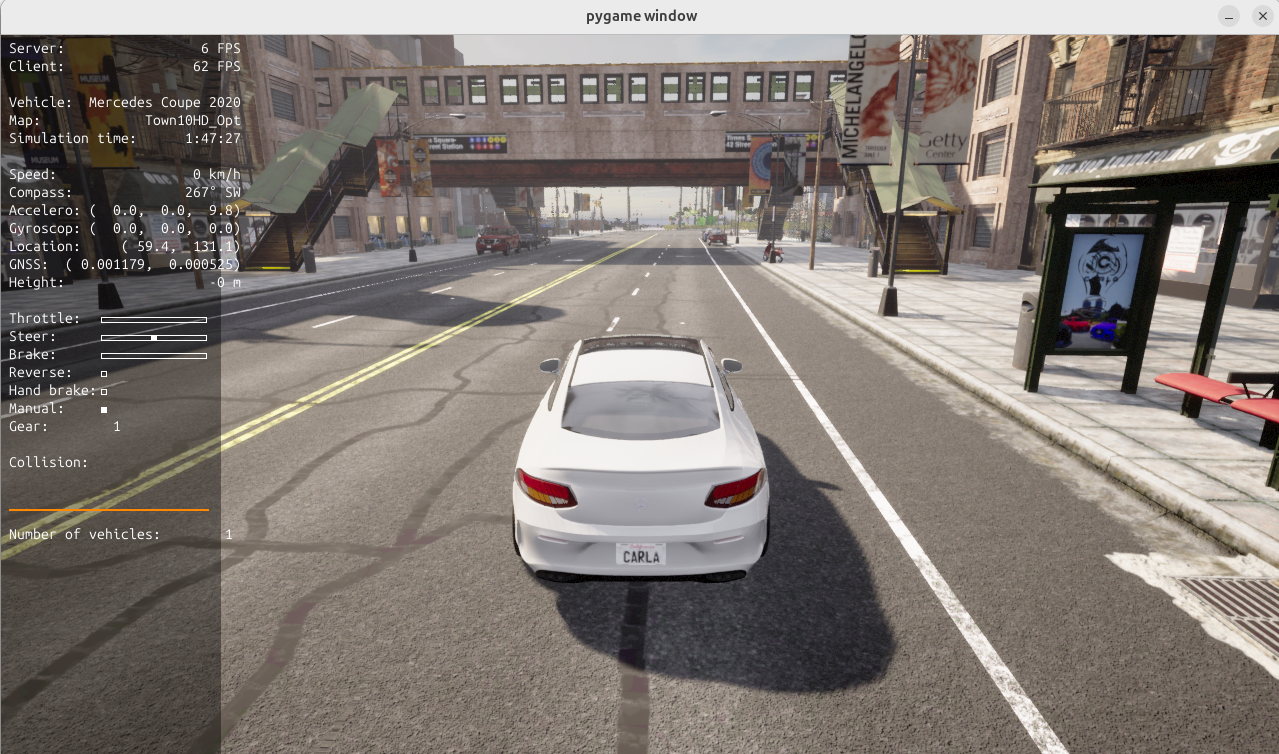Close the pygame window
The width and height of the screenshot is (1279, 754).
tap(1262, 16)
